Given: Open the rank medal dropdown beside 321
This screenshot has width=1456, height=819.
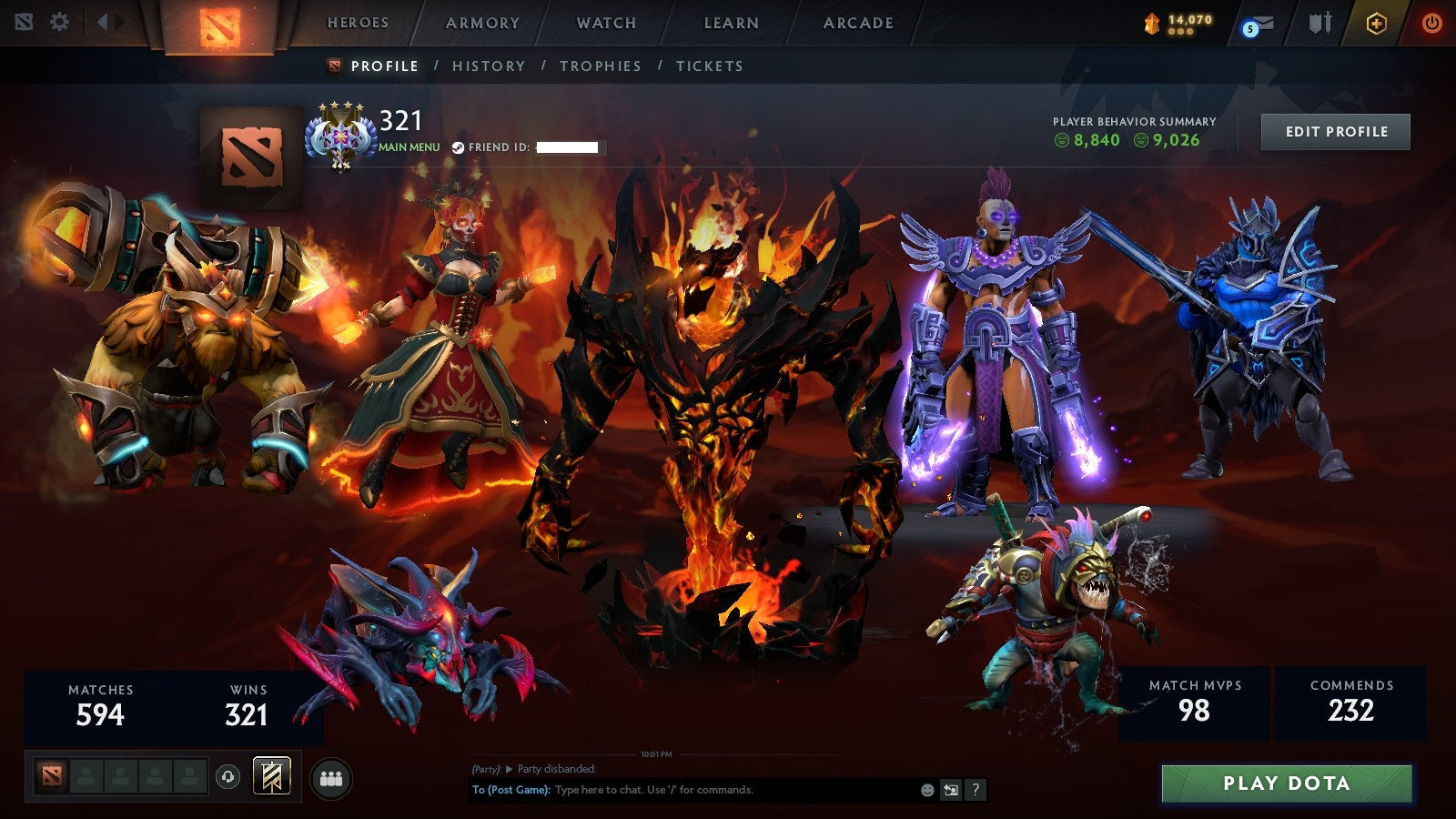Looking at the screenshot, I should (341, 136).
